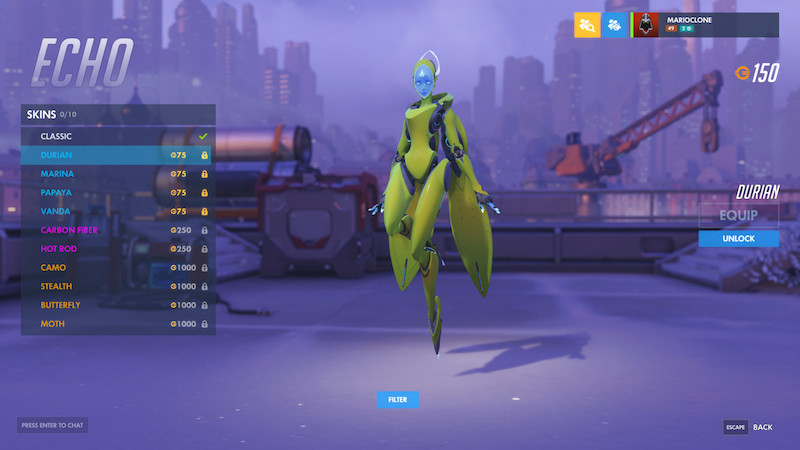Image resolution: width=800 pixels, height=450 pixels.
Task: Open the Filter options
Action: pos(398,400)
